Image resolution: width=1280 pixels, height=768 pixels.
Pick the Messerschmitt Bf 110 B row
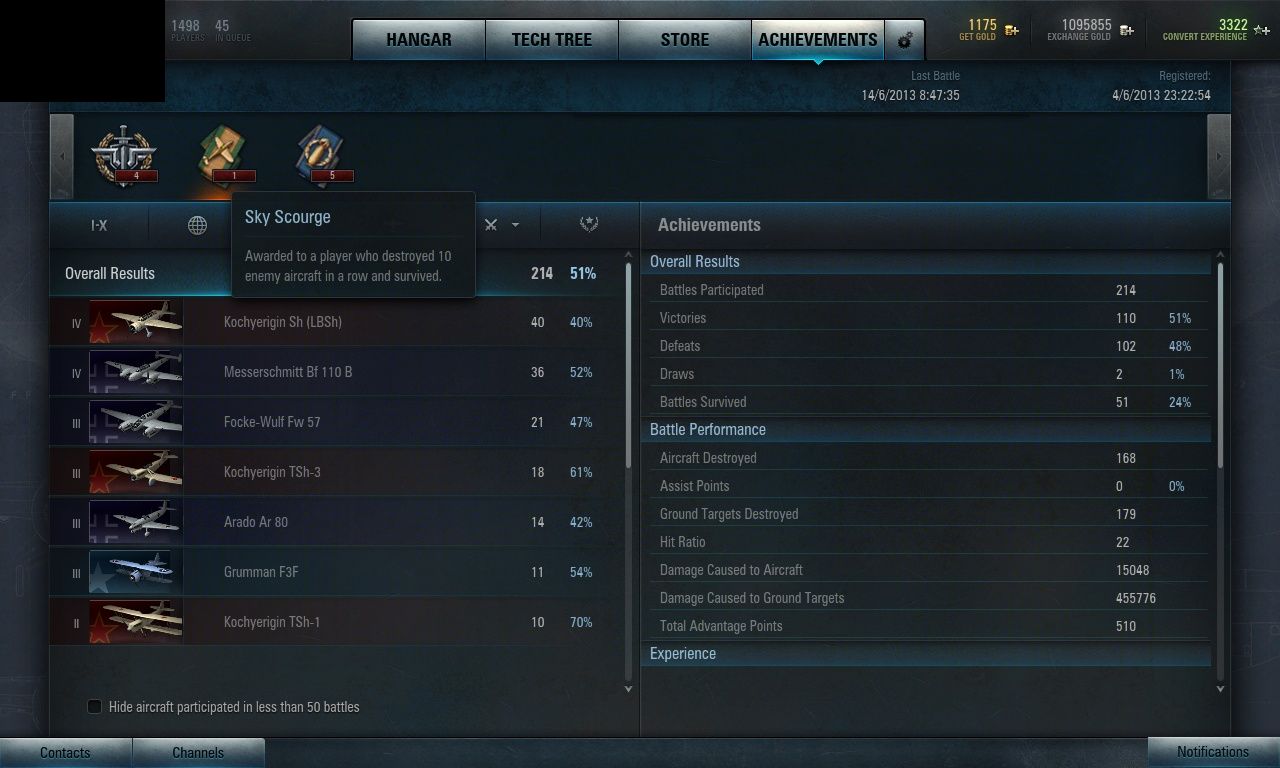338,372
